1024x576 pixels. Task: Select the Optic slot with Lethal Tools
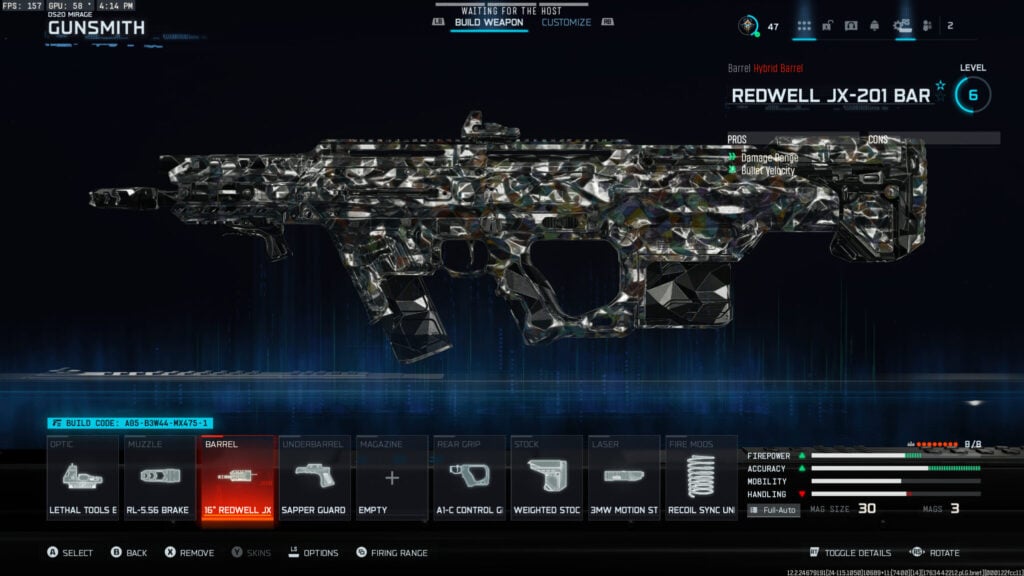(83, 478)
